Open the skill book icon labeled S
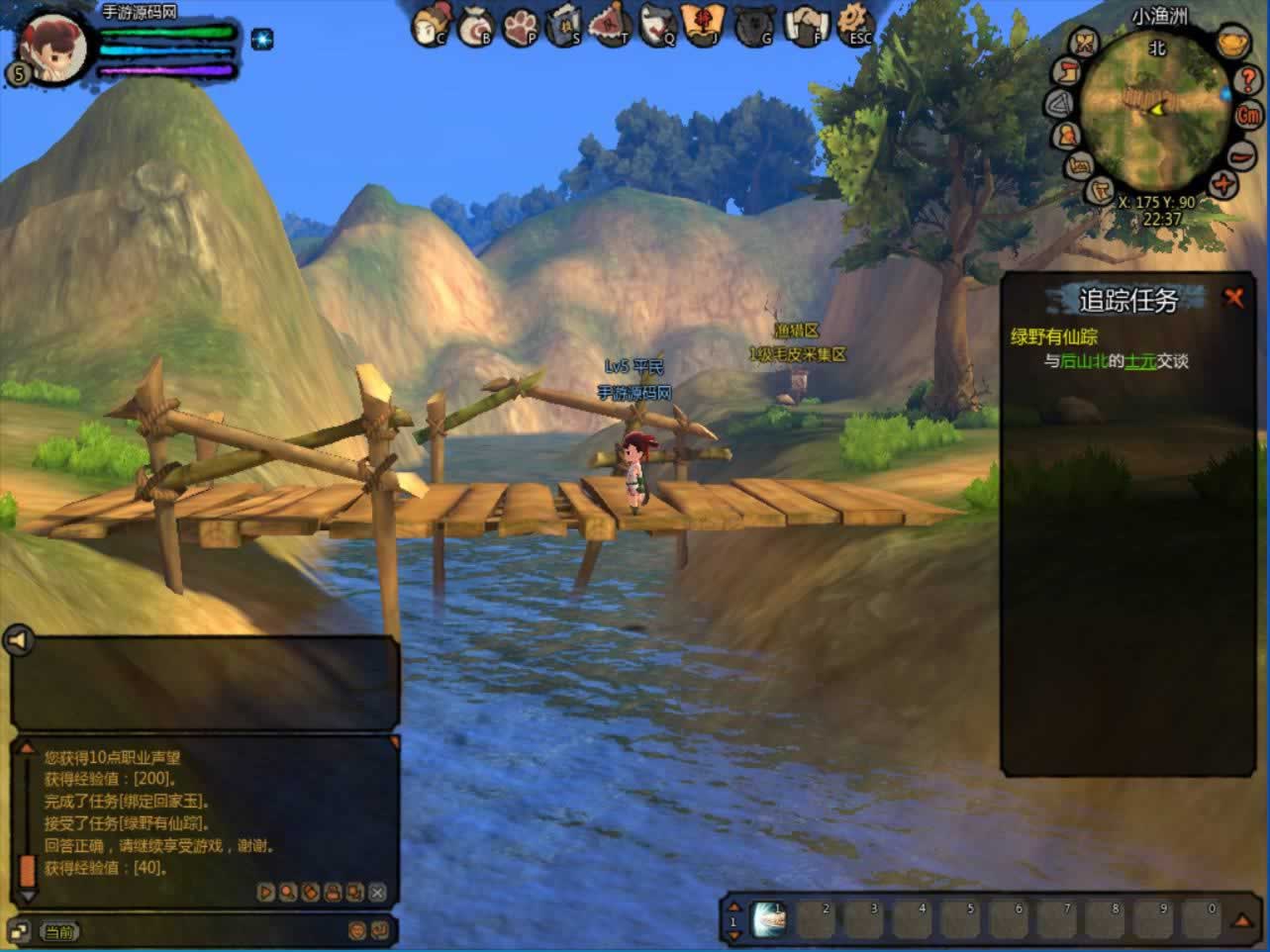This screenshot has height=952, width=1270. tap(564, 25)
